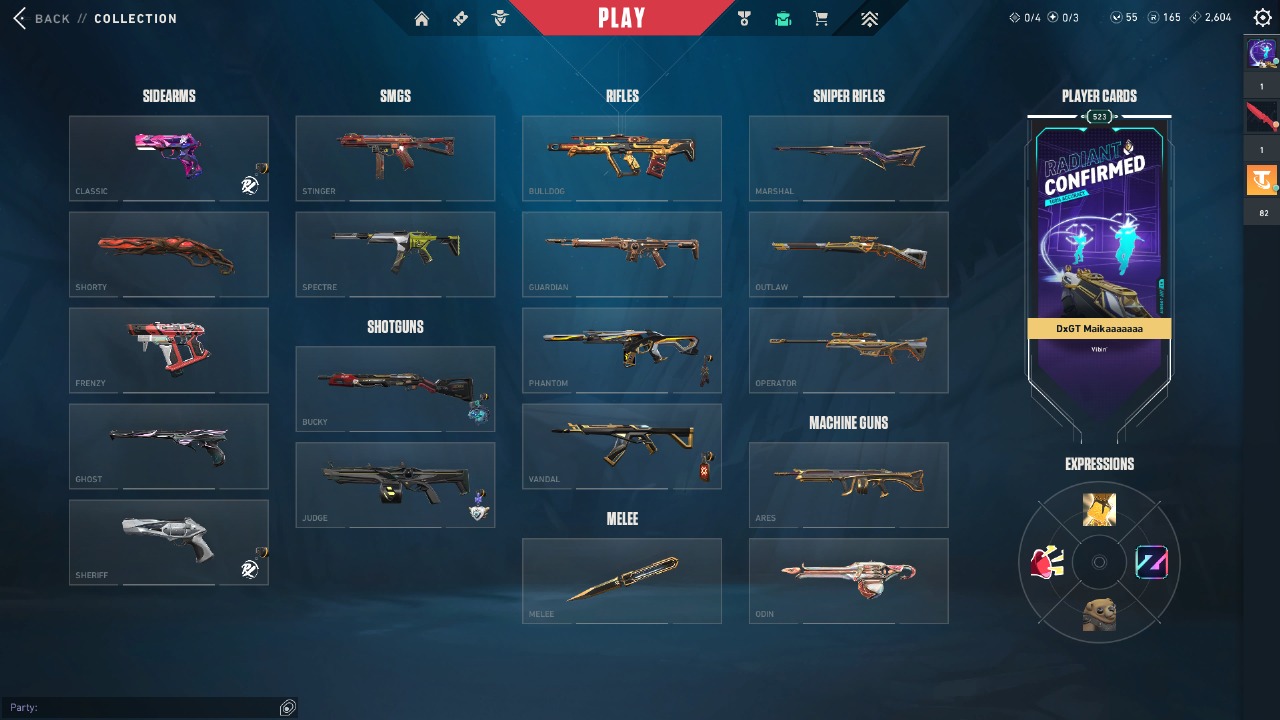Click the green Collection backpack icon
1280x720 pixels.
pos(783,18)
